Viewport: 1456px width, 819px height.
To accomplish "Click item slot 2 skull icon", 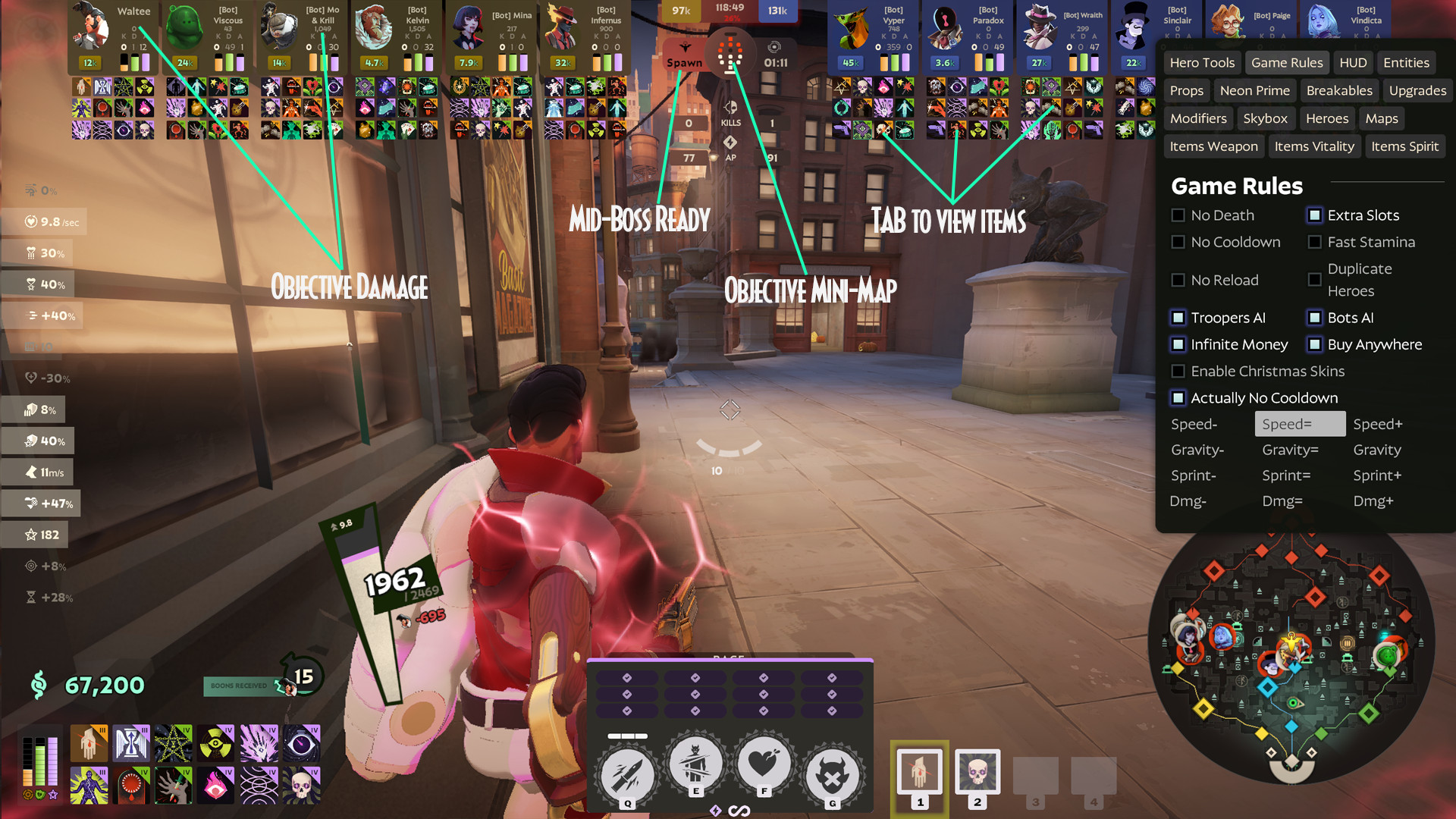I will pos(977,770).
